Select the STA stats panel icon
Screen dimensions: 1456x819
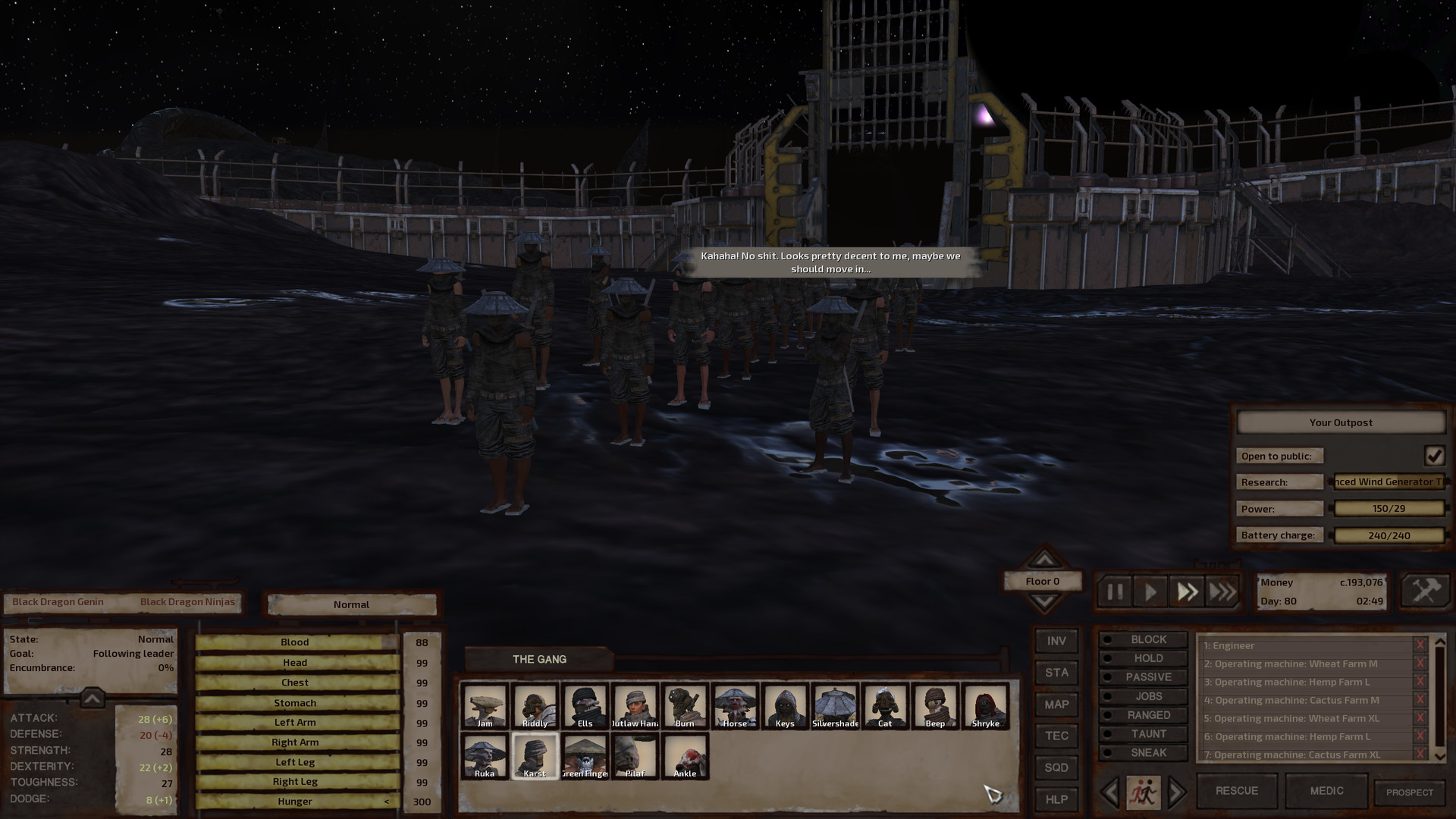click(x=1056, y=673)
